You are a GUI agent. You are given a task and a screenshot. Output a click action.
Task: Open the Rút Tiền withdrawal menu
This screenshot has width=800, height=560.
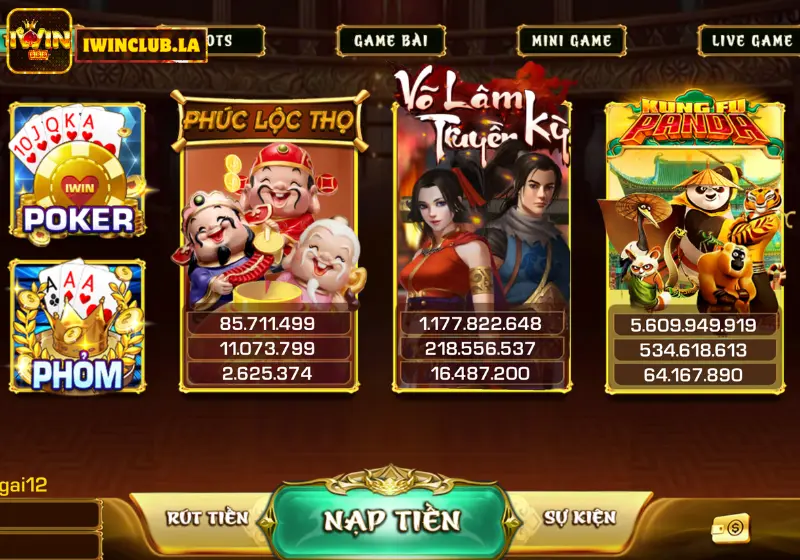[207, 518]
